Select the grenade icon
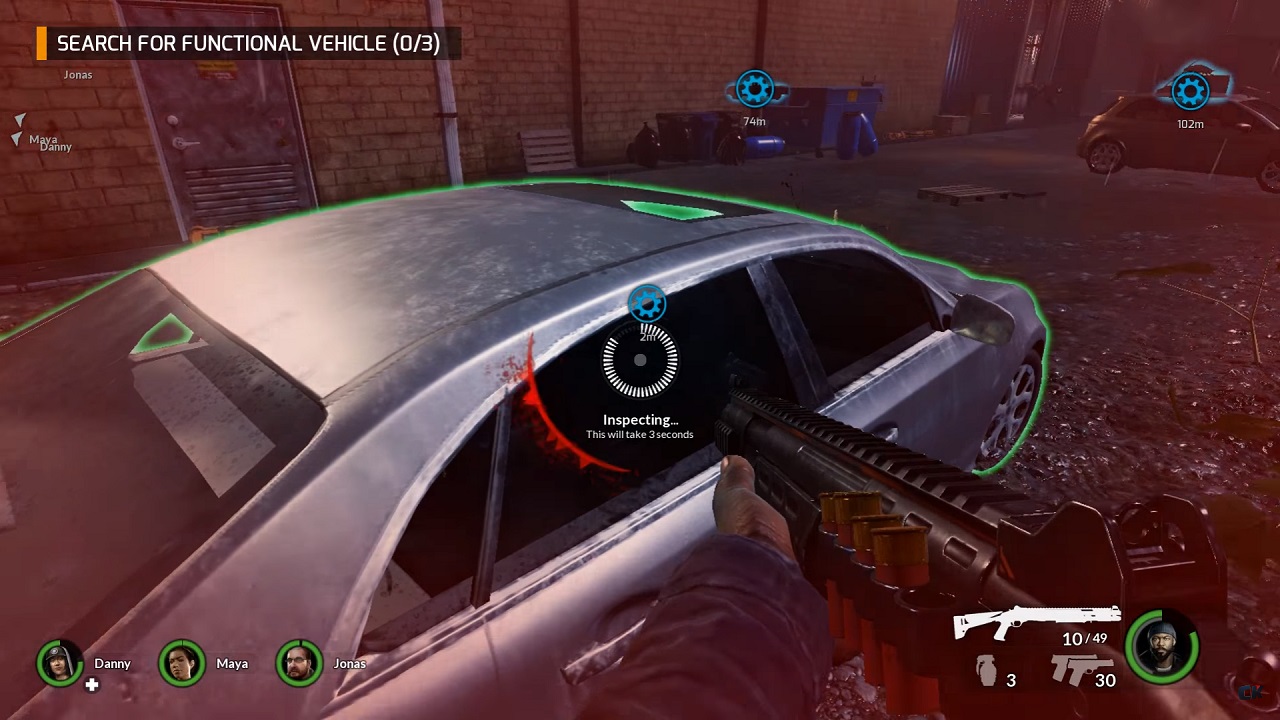This screenshot has height=720, width=1280. [x=987, y=671]
